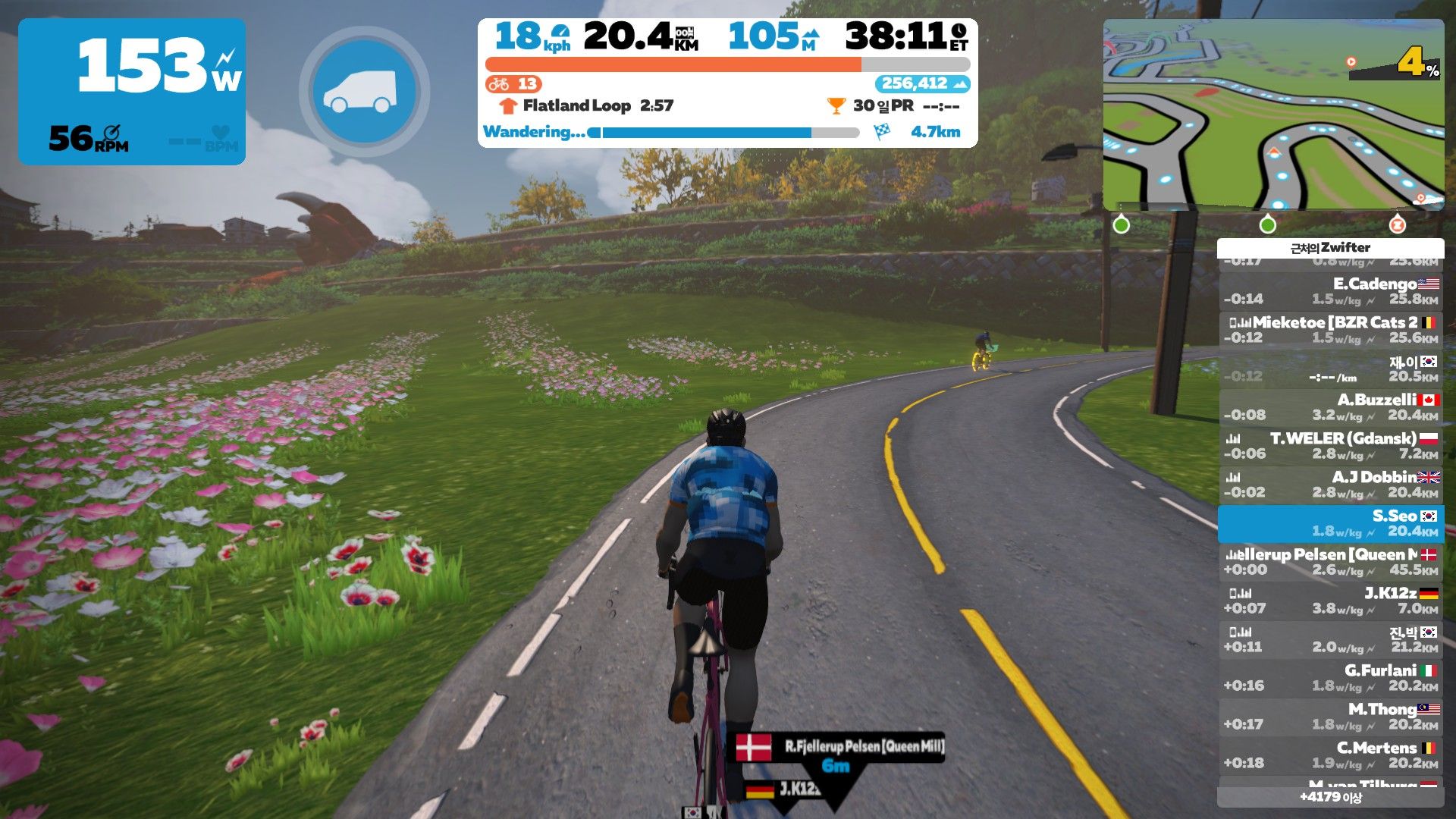
Task: Click the highlighted S.Seo rider row
Action: (x=1331, y=523)
